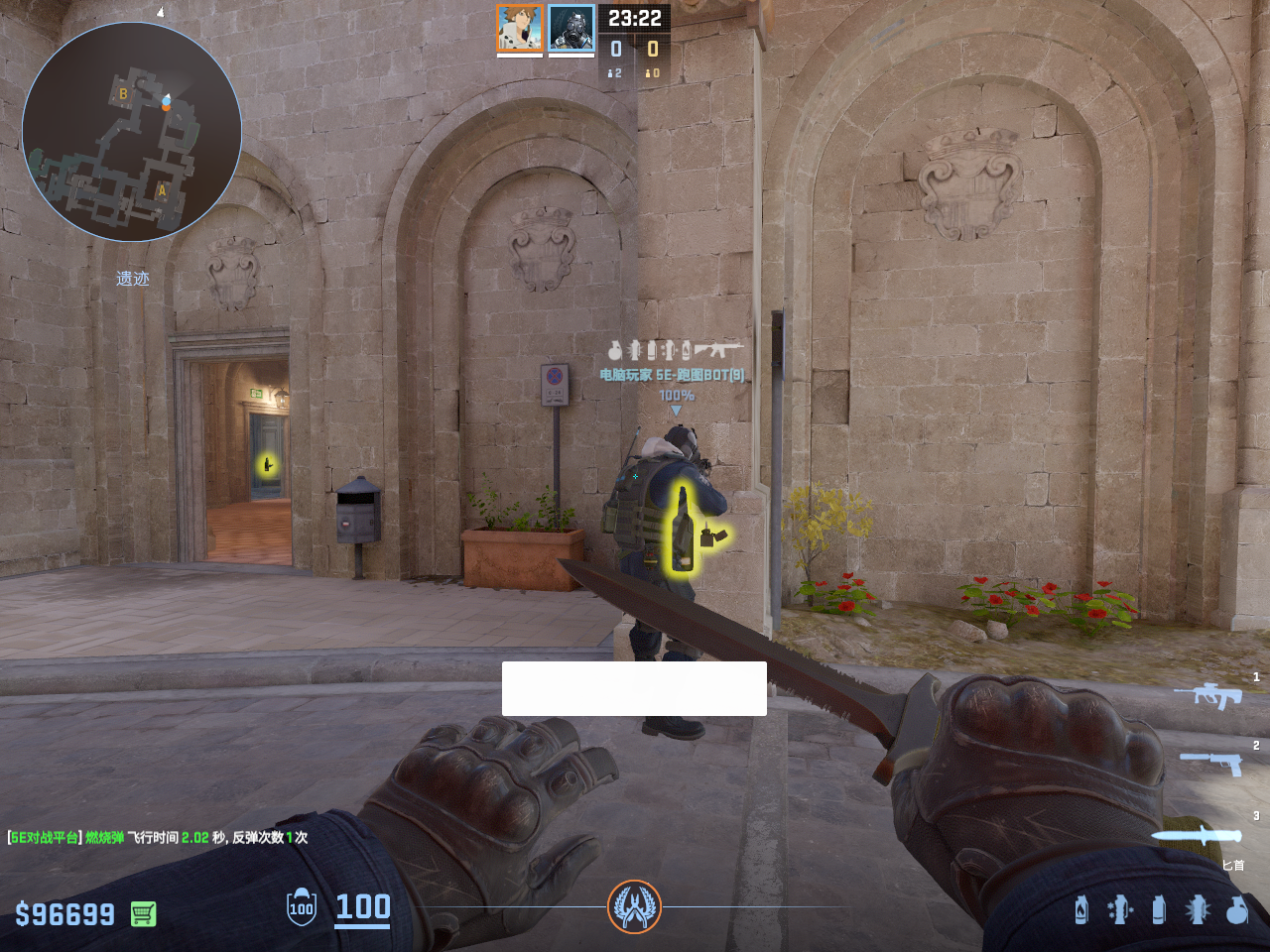
Task: Click the Counter-Terrorist team emblem
Action: pos(634,906)
